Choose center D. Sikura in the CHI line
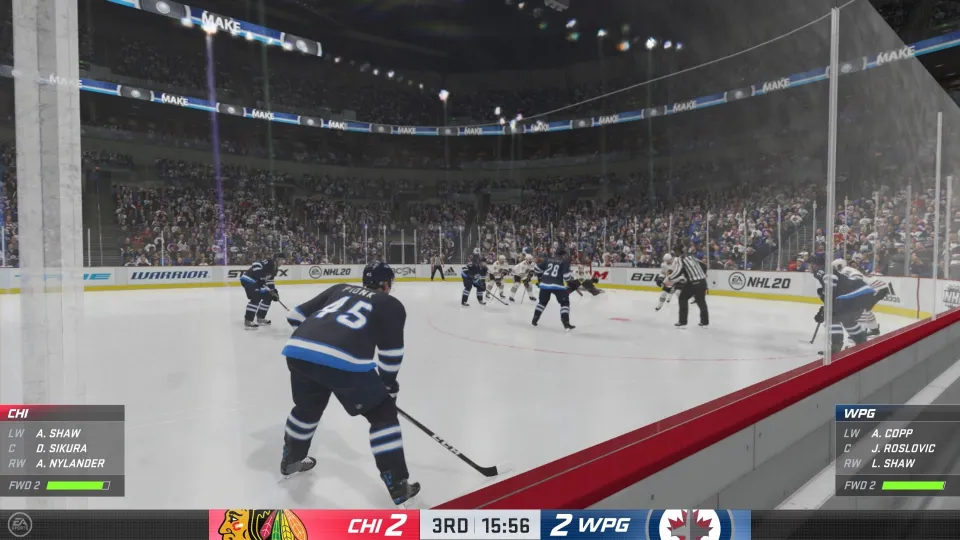Viewport: 960px width, 540px height. click(x=61, y=448)
